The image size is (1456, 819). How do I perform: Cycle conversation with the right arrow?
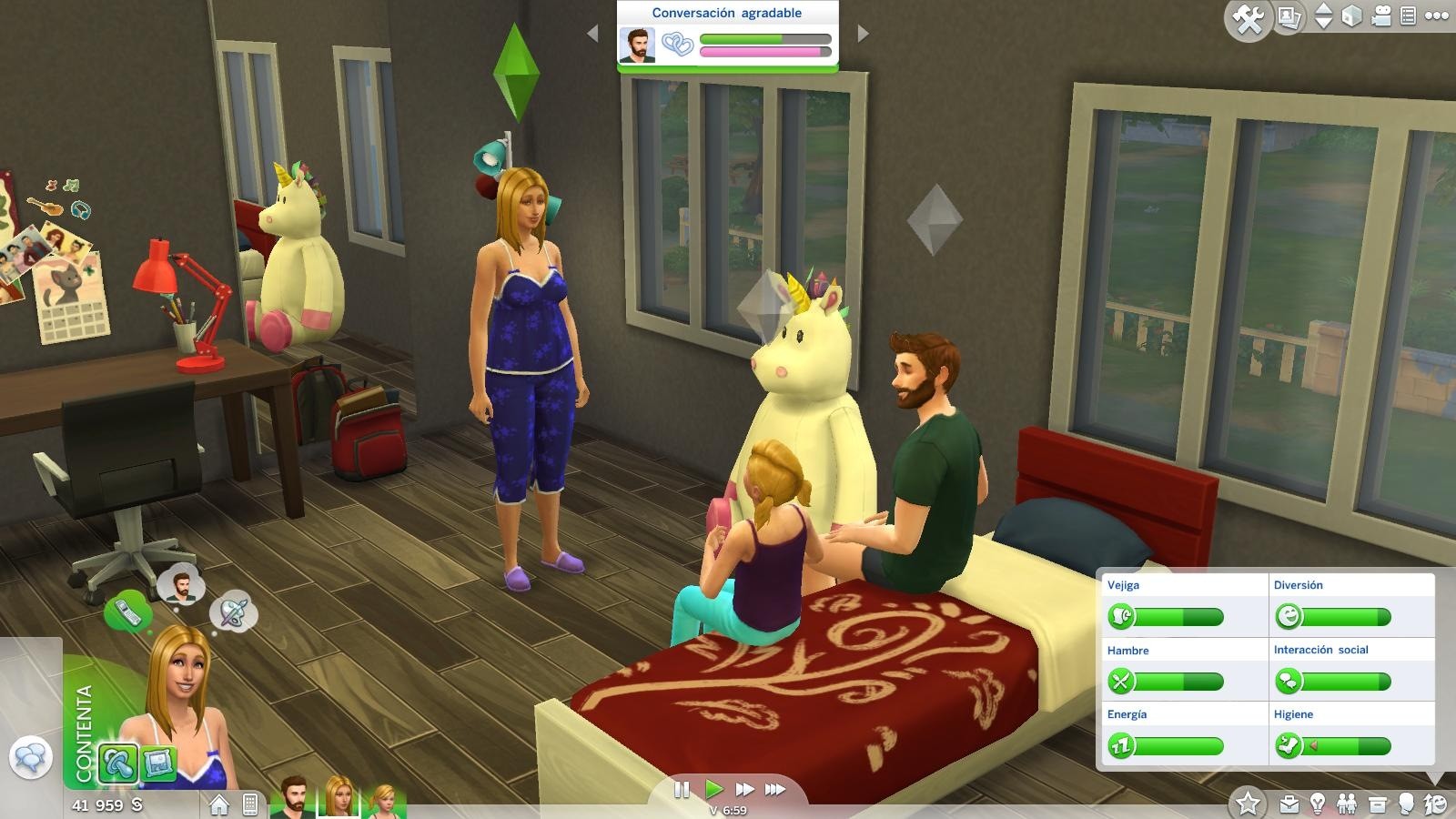863,34
